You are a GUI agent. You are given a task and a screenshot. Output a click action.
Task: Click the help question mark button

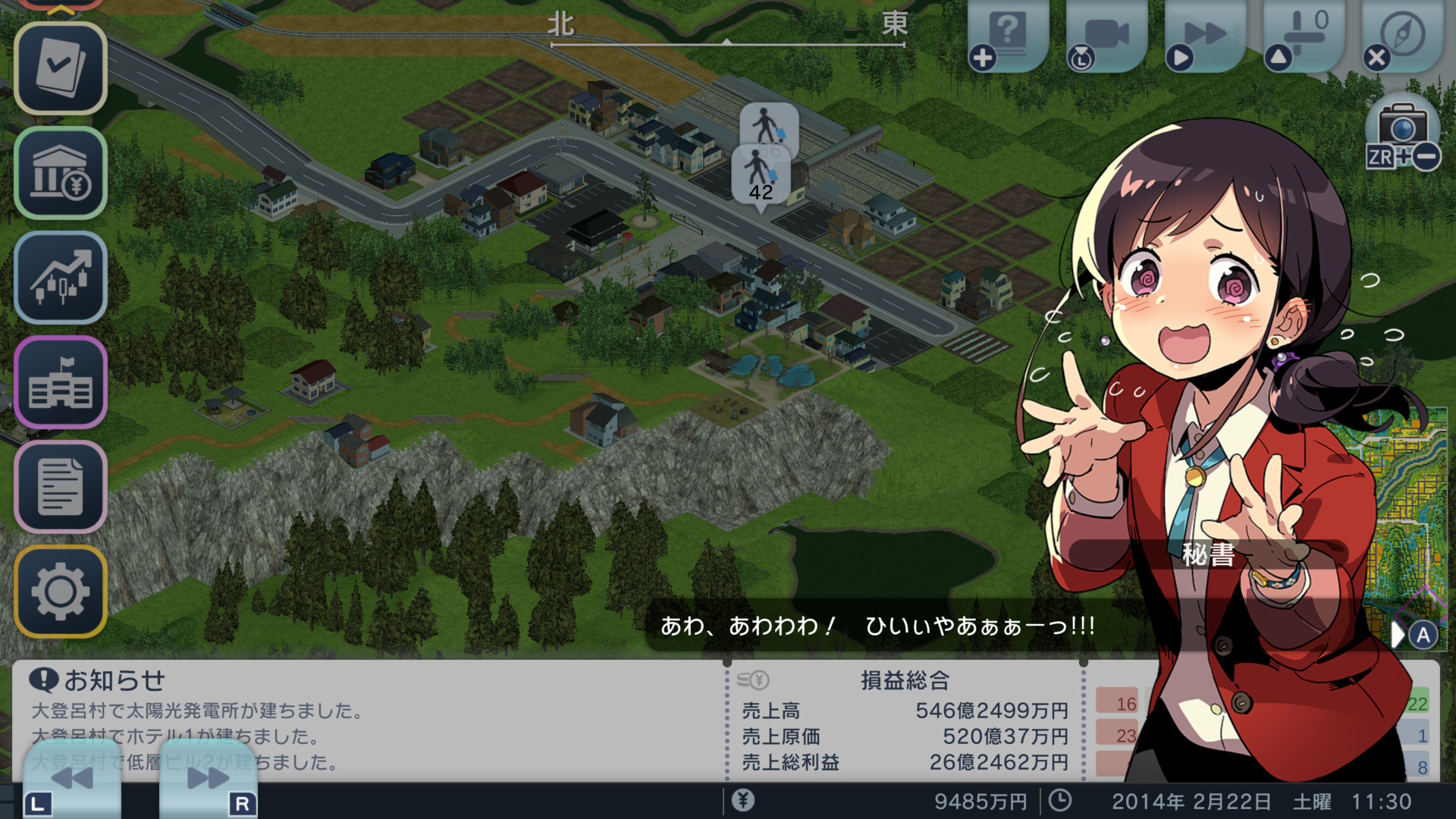(x=1008, y=35)
